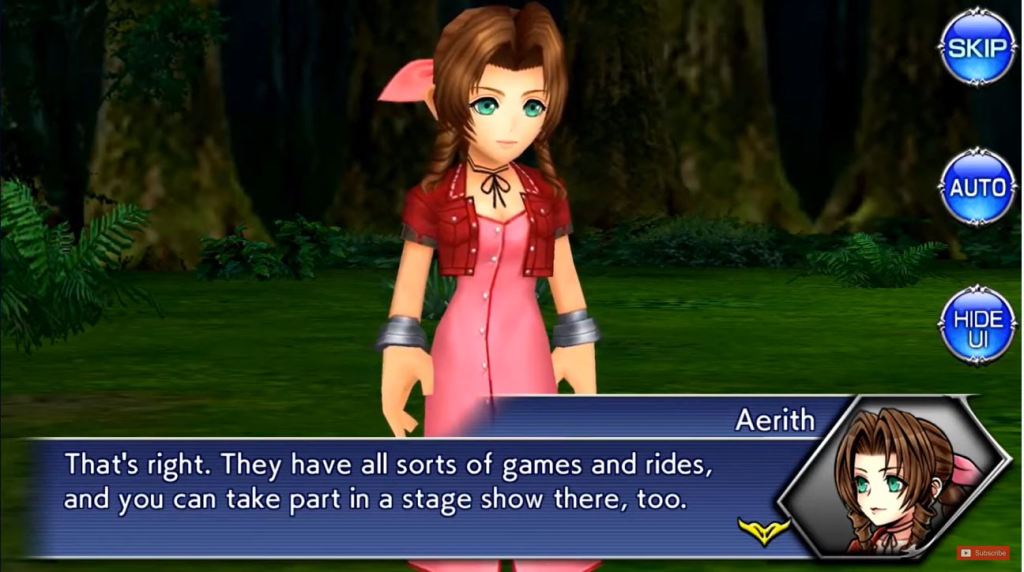Enable AUTO dialogue advance
Screen dimensions: 1024x572
pos(976,187)
